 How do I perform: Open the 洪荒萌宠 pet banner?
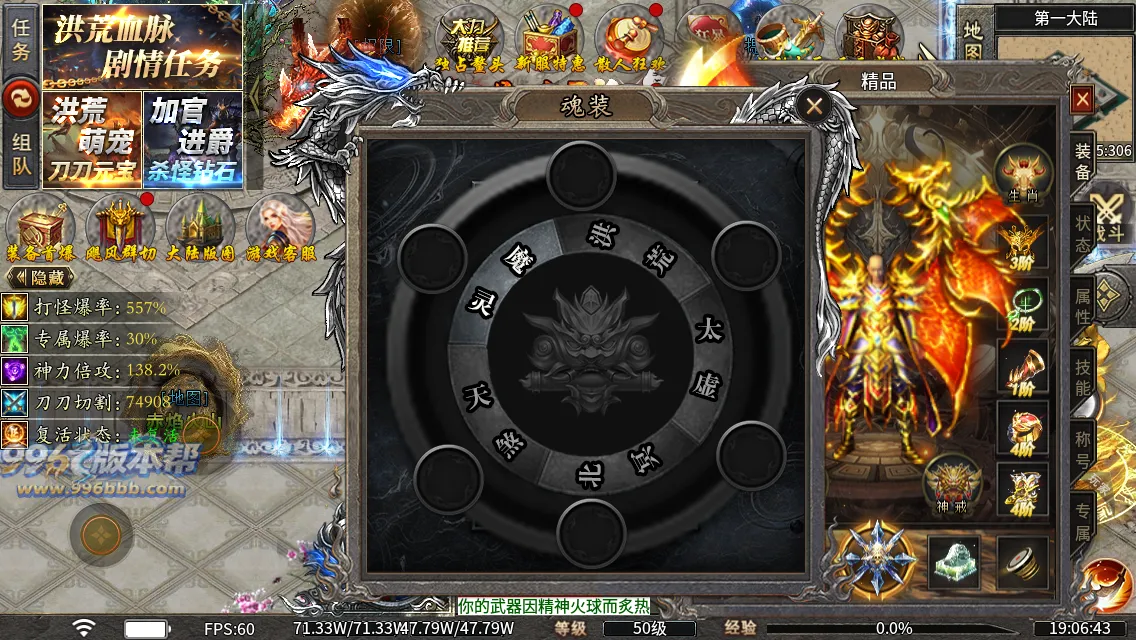[x=91, y=139]
